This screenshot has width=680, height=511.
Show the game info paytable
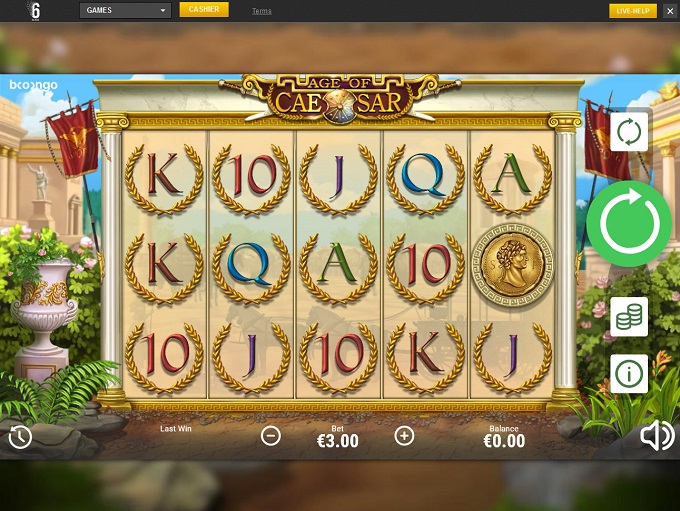629,373
